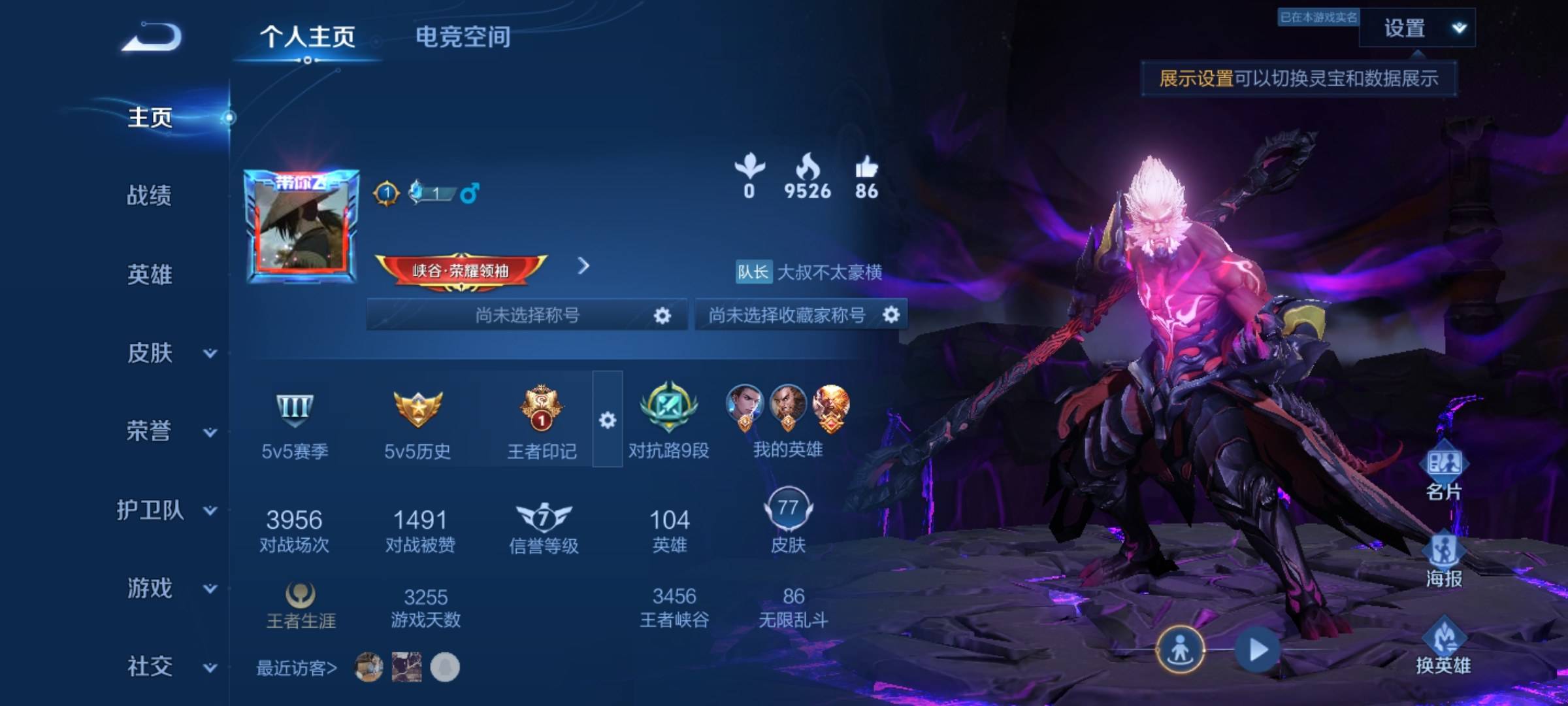
Task: Click the player avatar portrait
Action: click(301, 227)
